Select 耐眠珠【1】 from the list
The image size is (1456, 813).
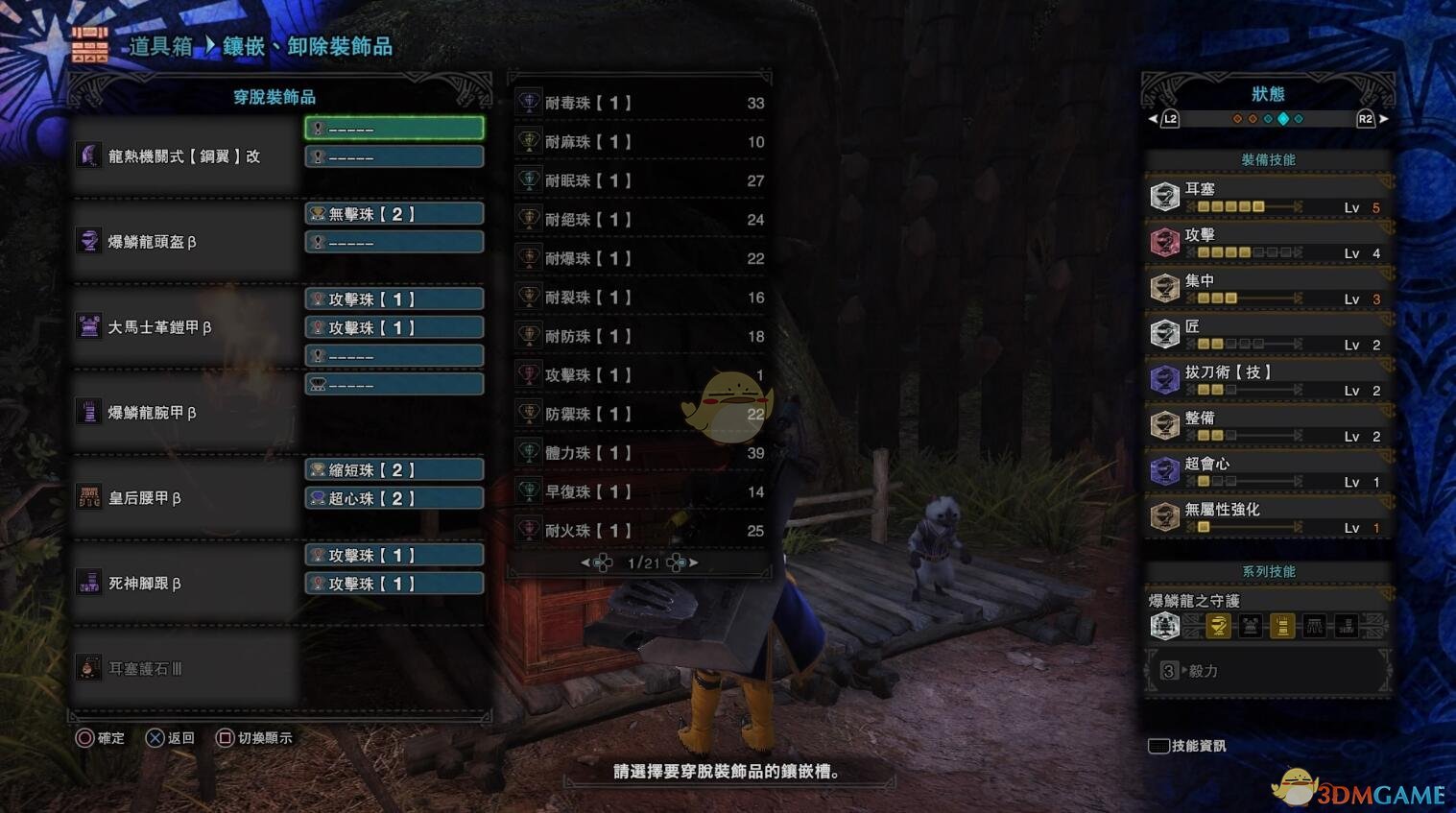(639, 180)
